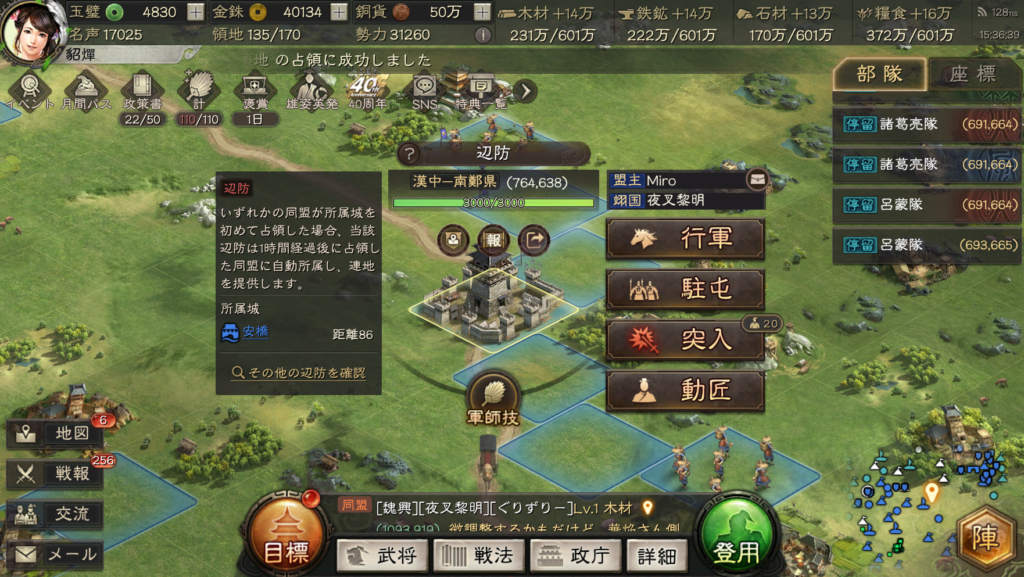This screenshot has width=1024, height=577.
Task: Select the 駐屯 garrison command
Action: (685, 290)
